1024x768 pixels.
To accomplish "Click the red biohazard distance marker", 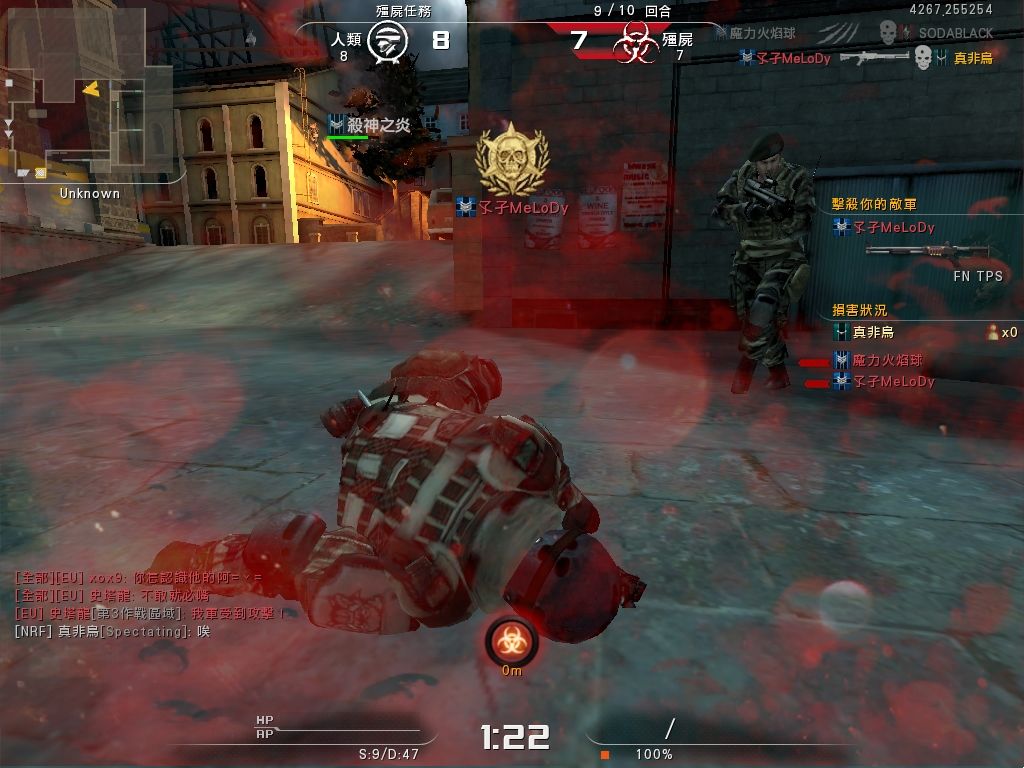I will pos(512,641).
